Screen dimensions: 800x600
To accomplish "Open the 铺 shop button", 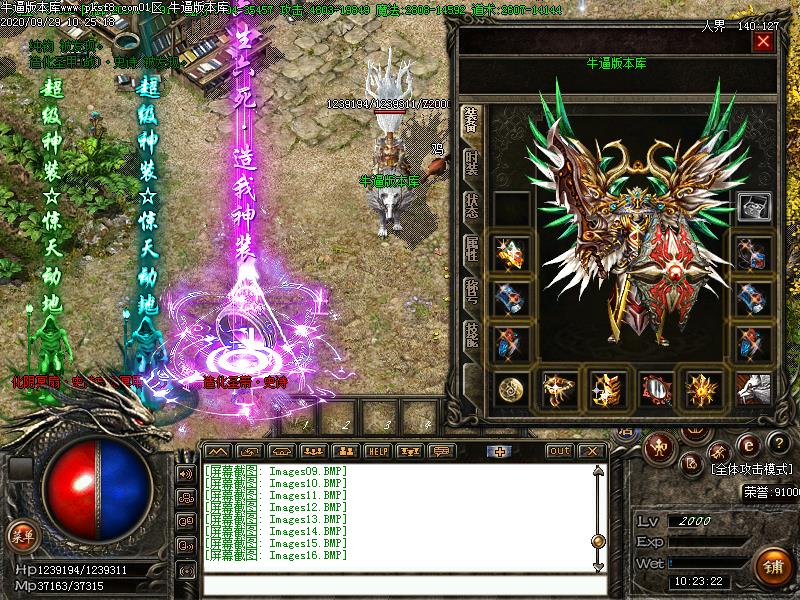I will [772, 564].
